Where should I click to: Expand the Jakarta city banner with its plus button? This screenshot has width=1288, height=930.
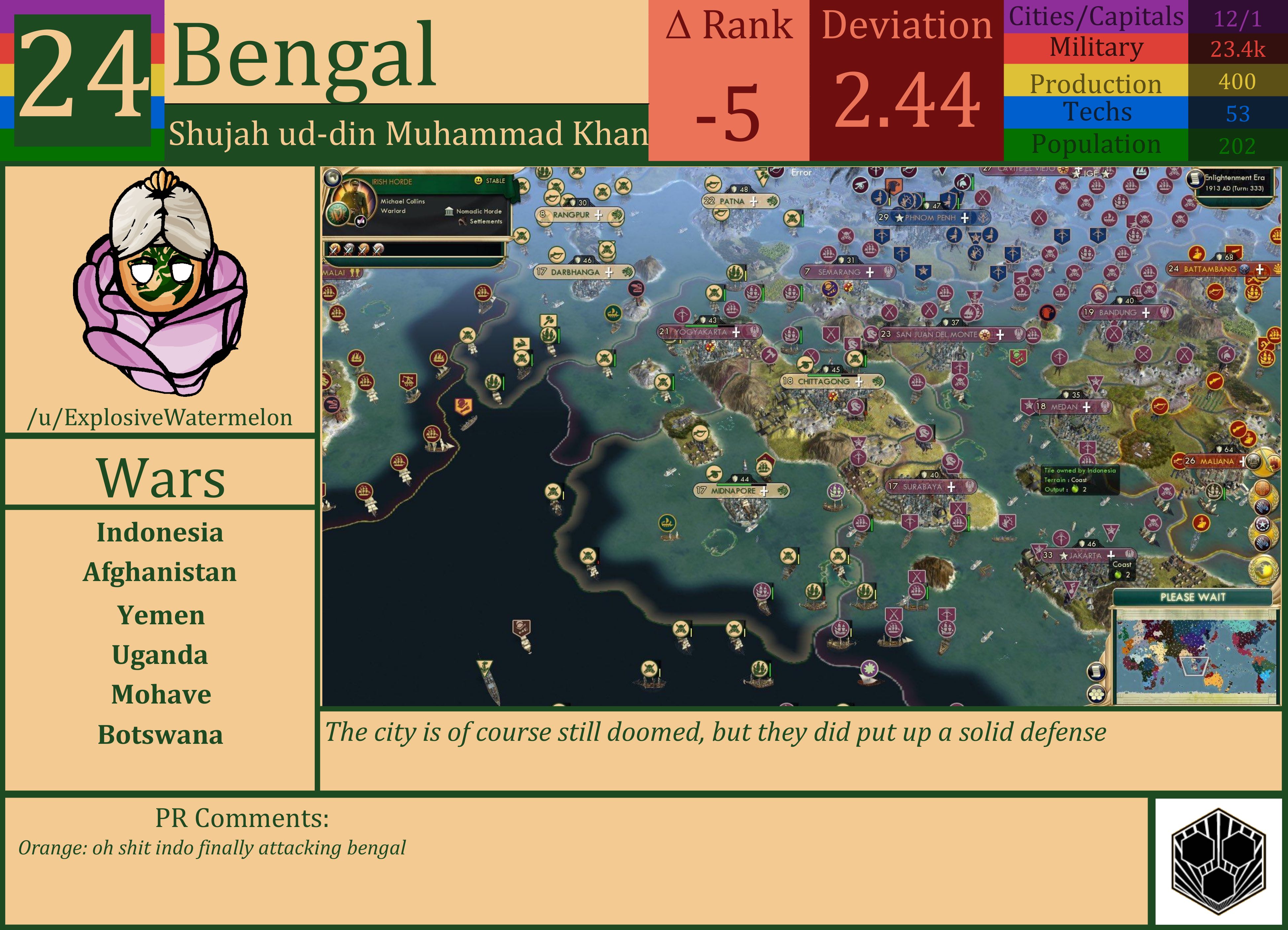coord(1111,555)
